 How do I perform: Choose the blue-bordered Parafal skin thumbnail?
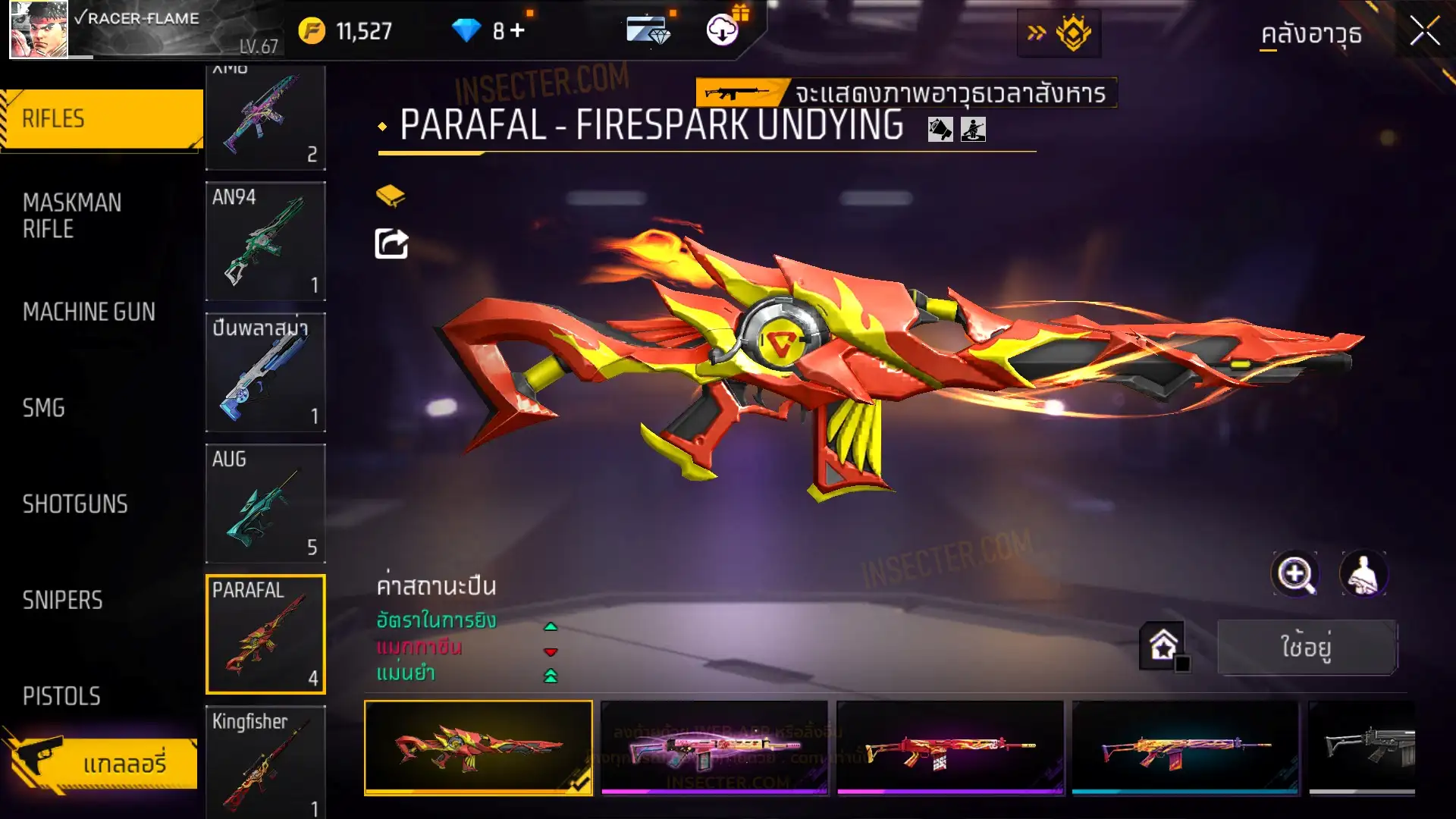coord(1185,747)
